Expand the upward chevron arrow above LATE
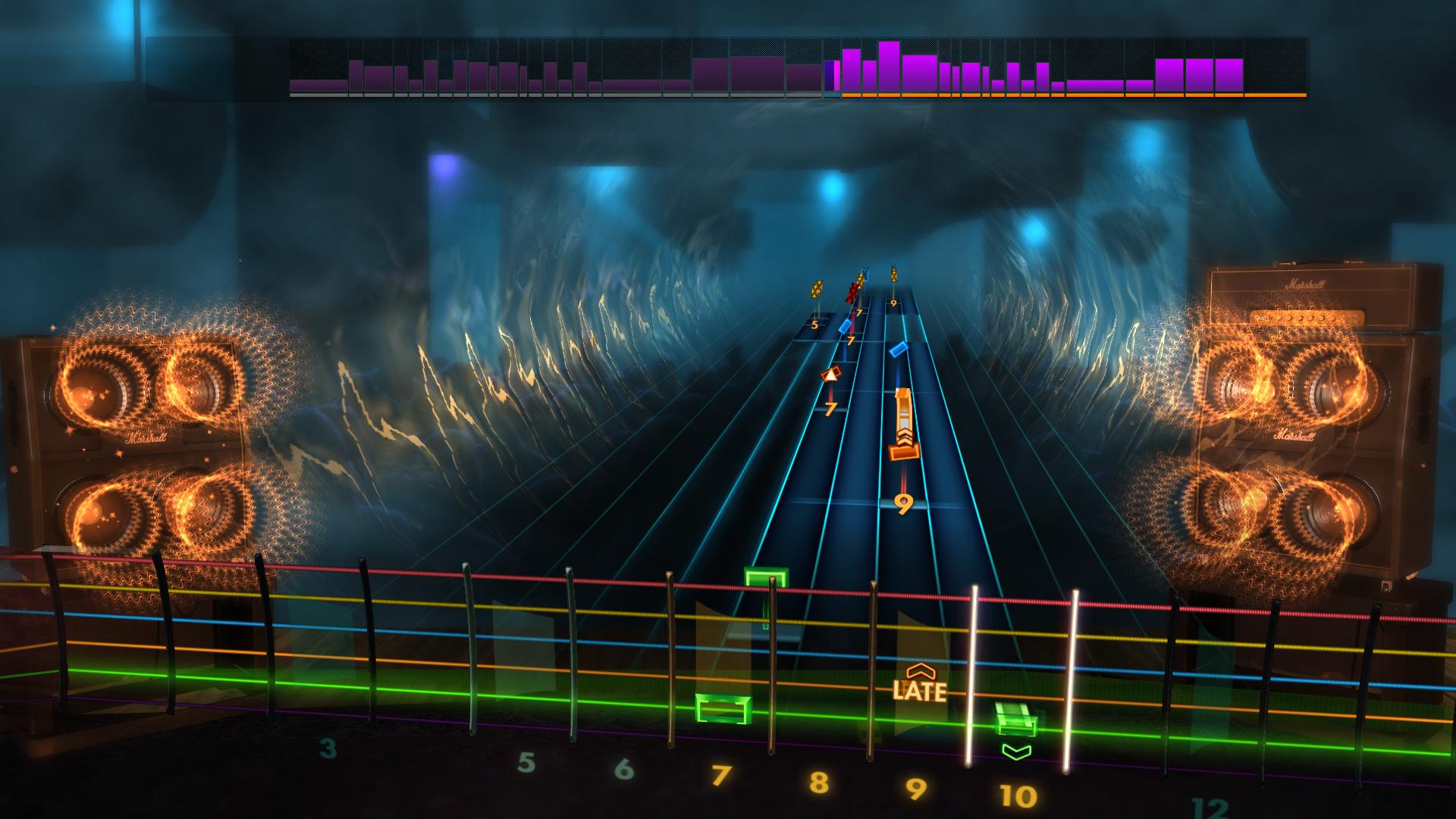The image size is (1456, 819). tap(919, 672)
